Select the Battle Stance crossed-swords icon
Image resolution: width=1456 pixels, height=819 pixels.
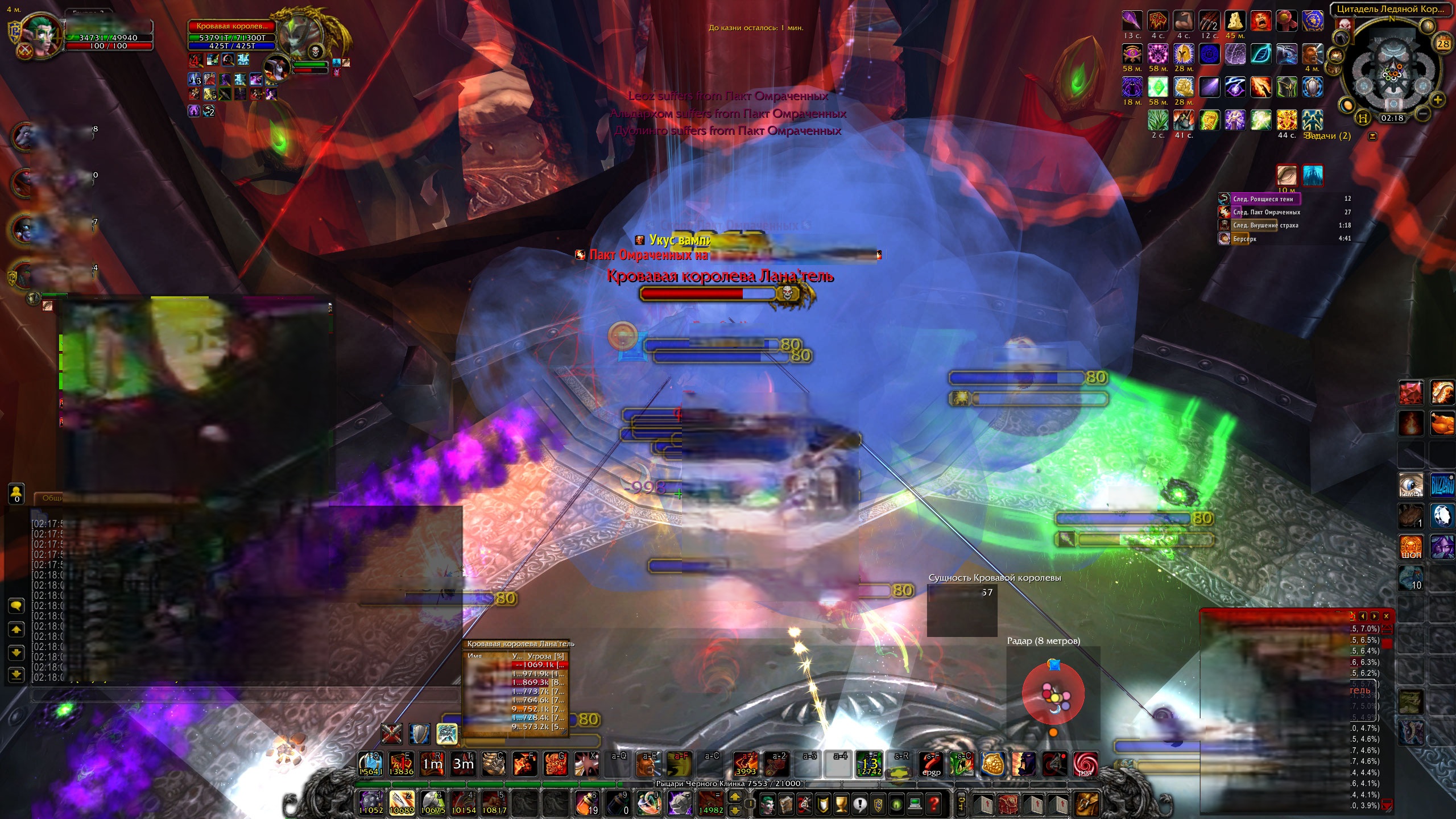click(391, 734)
